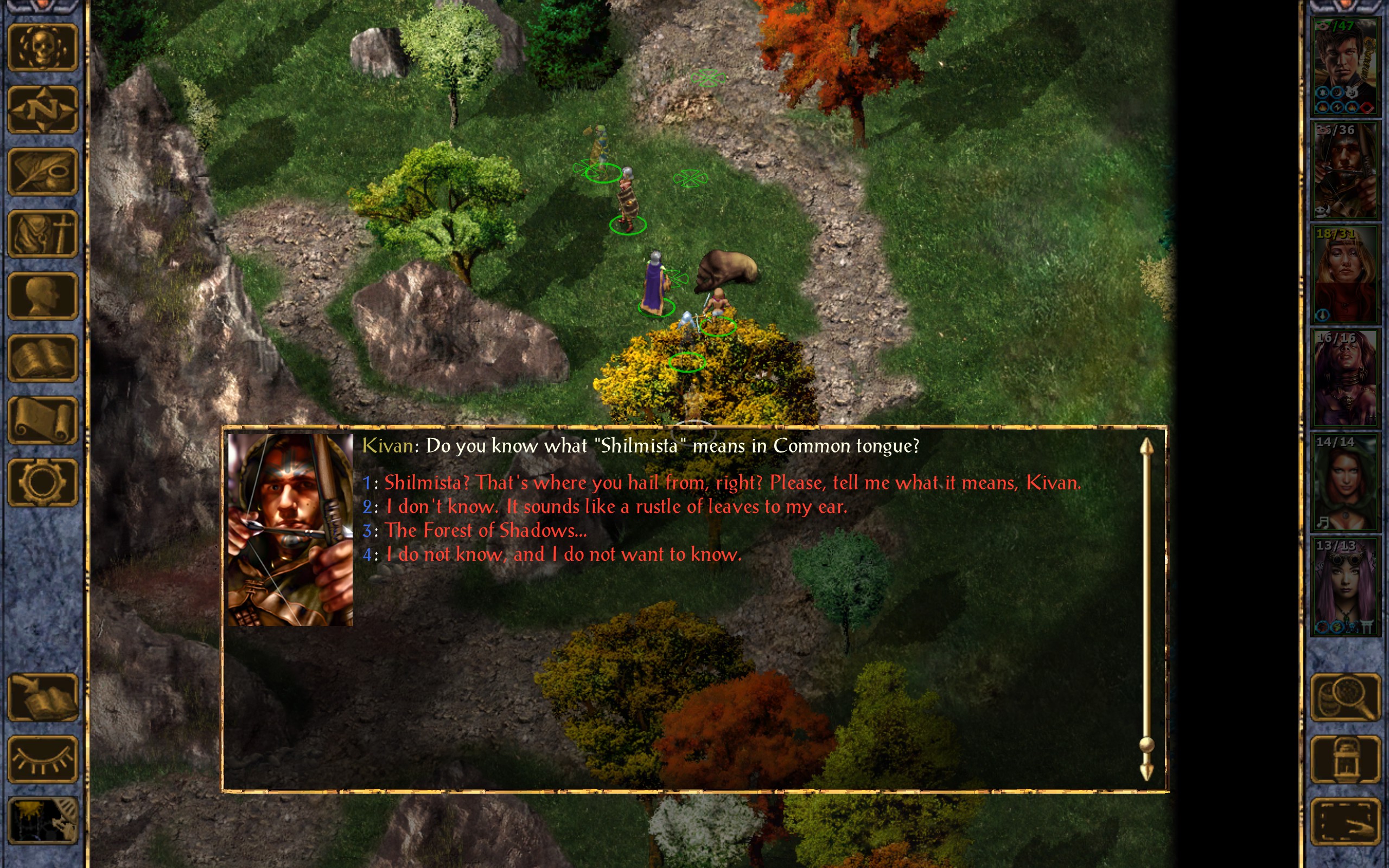Click the skull return-to-game button
Image resolution: width=1389 pixels, height=868 pixels.
point(42,48)
